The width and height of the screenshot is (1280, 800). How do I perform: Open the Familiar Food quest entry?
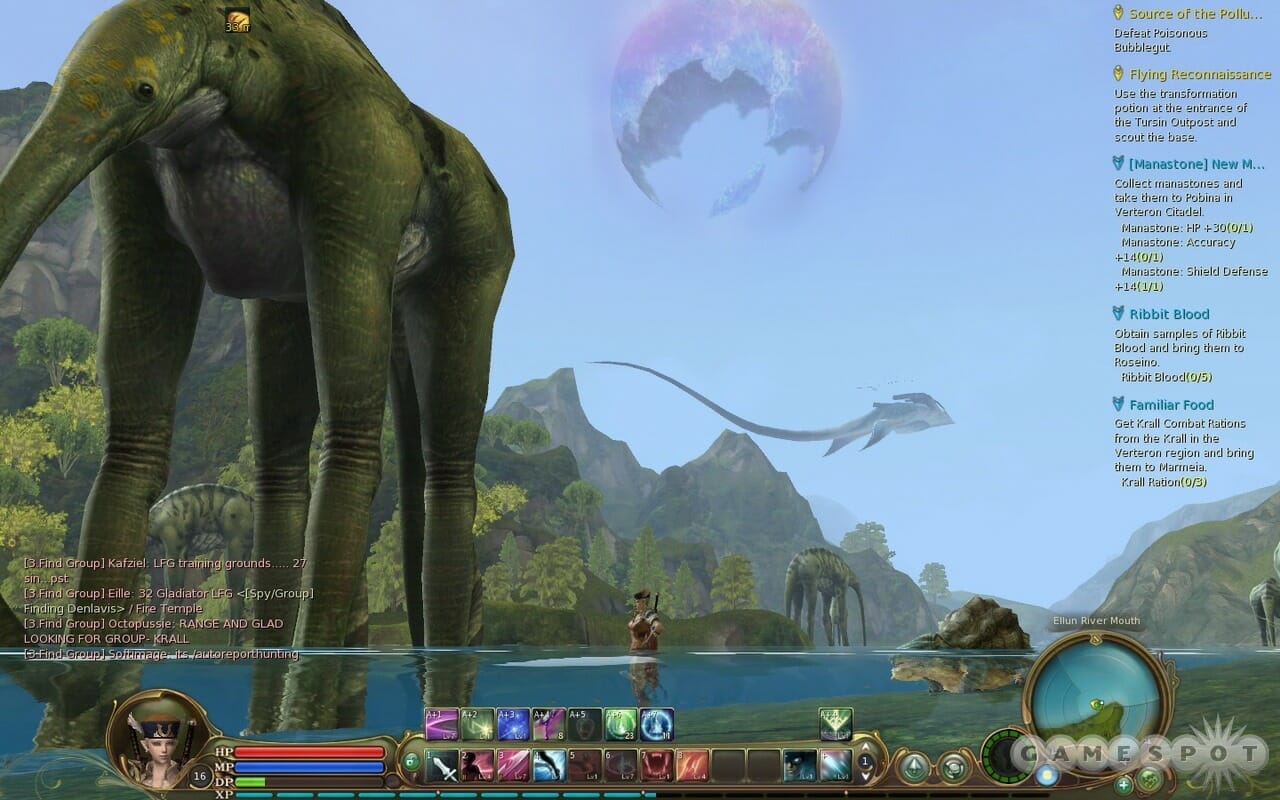pyautogui.click(x=1171, y=405)
